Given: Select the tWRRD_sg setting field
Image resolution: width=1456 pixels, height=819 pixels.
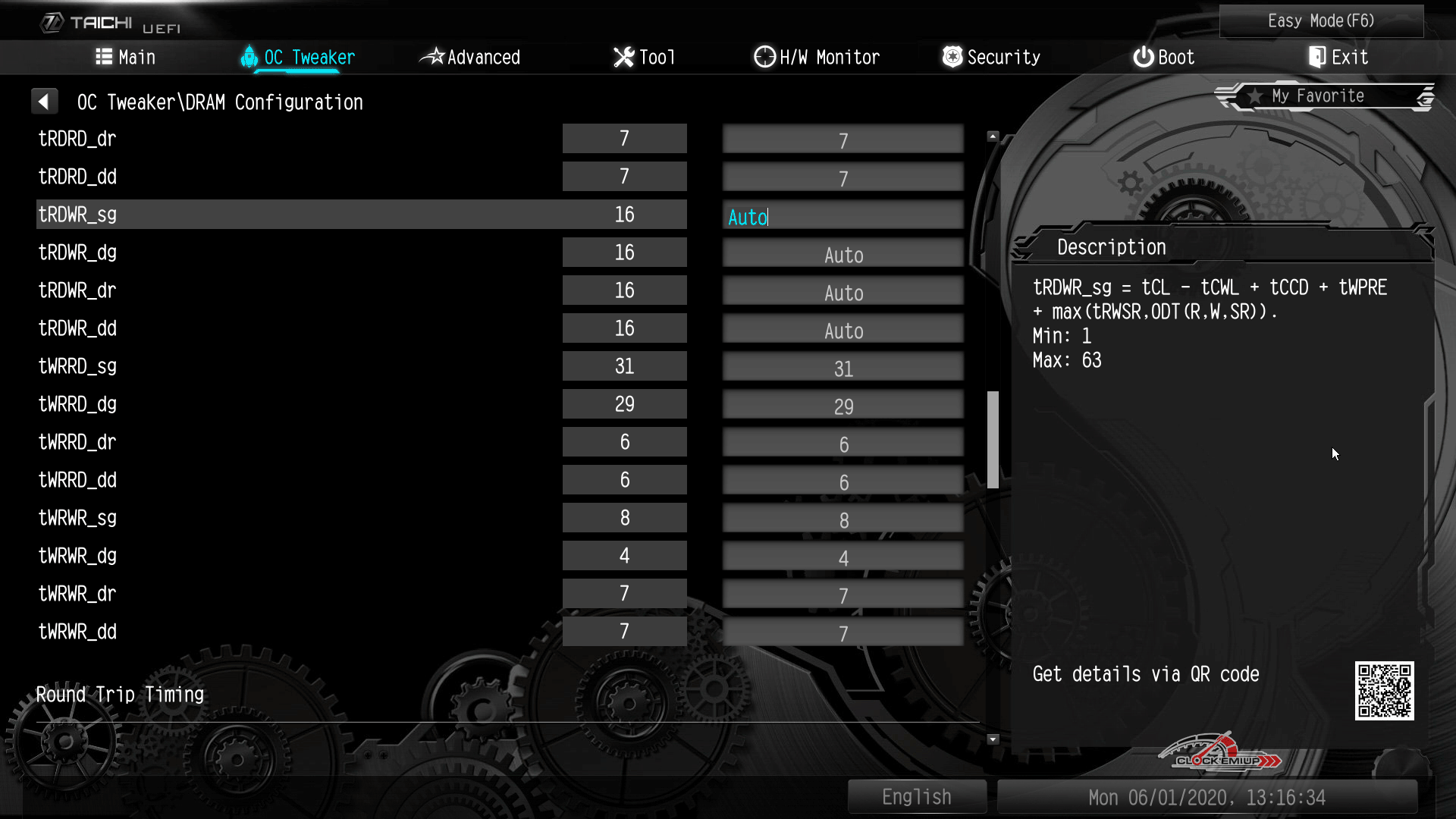Looking at the screenshot, I should click(x=843, y=369).
